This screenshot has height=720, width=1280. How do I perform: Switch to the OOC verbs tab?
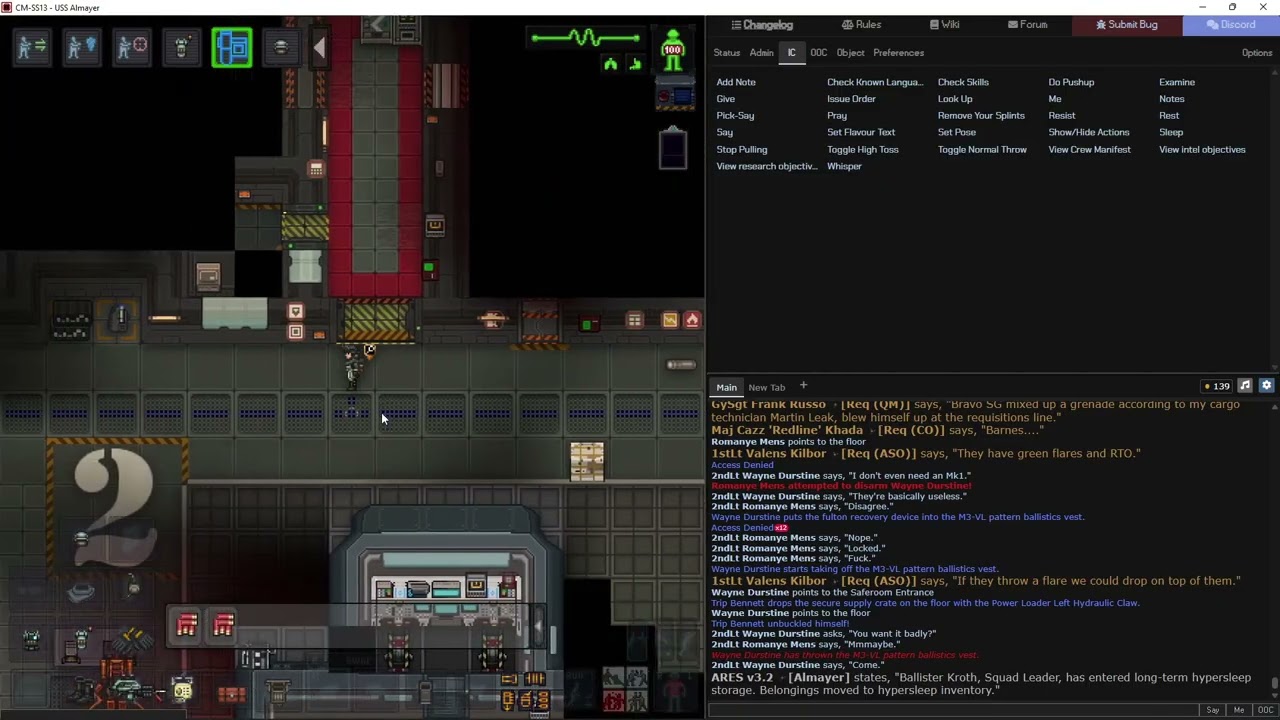pos(818,53)
